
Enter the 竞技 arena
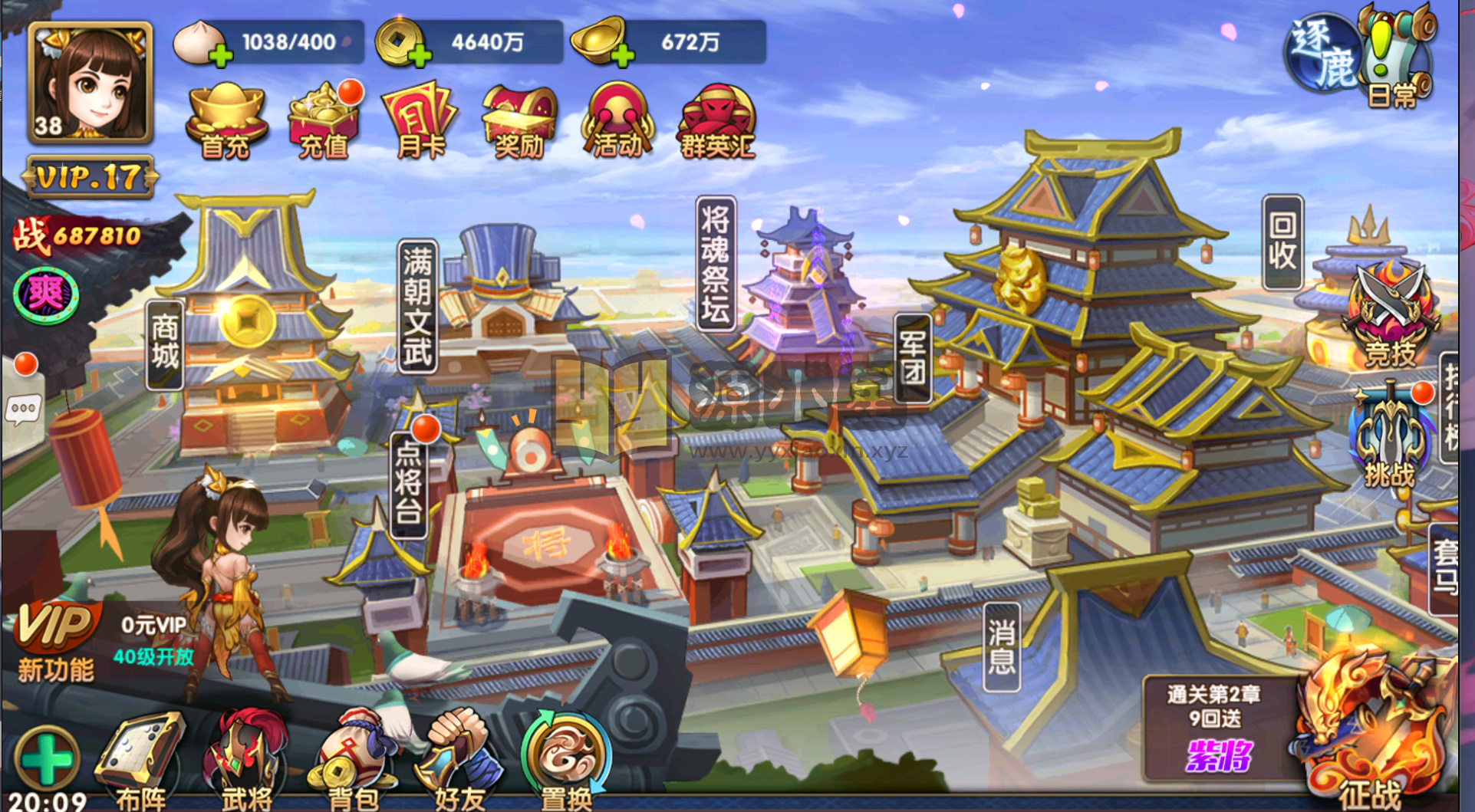pos(1389,316)
